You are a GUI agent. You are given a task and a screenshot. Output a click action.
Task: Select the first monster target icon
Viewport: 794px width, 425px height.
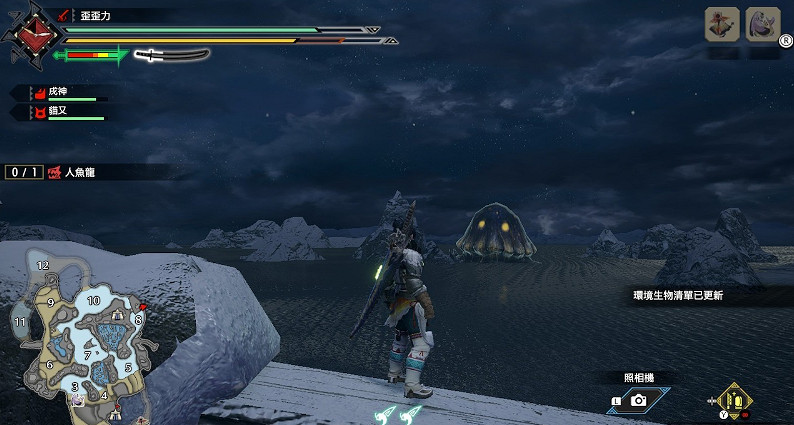[x=723, y=24]
